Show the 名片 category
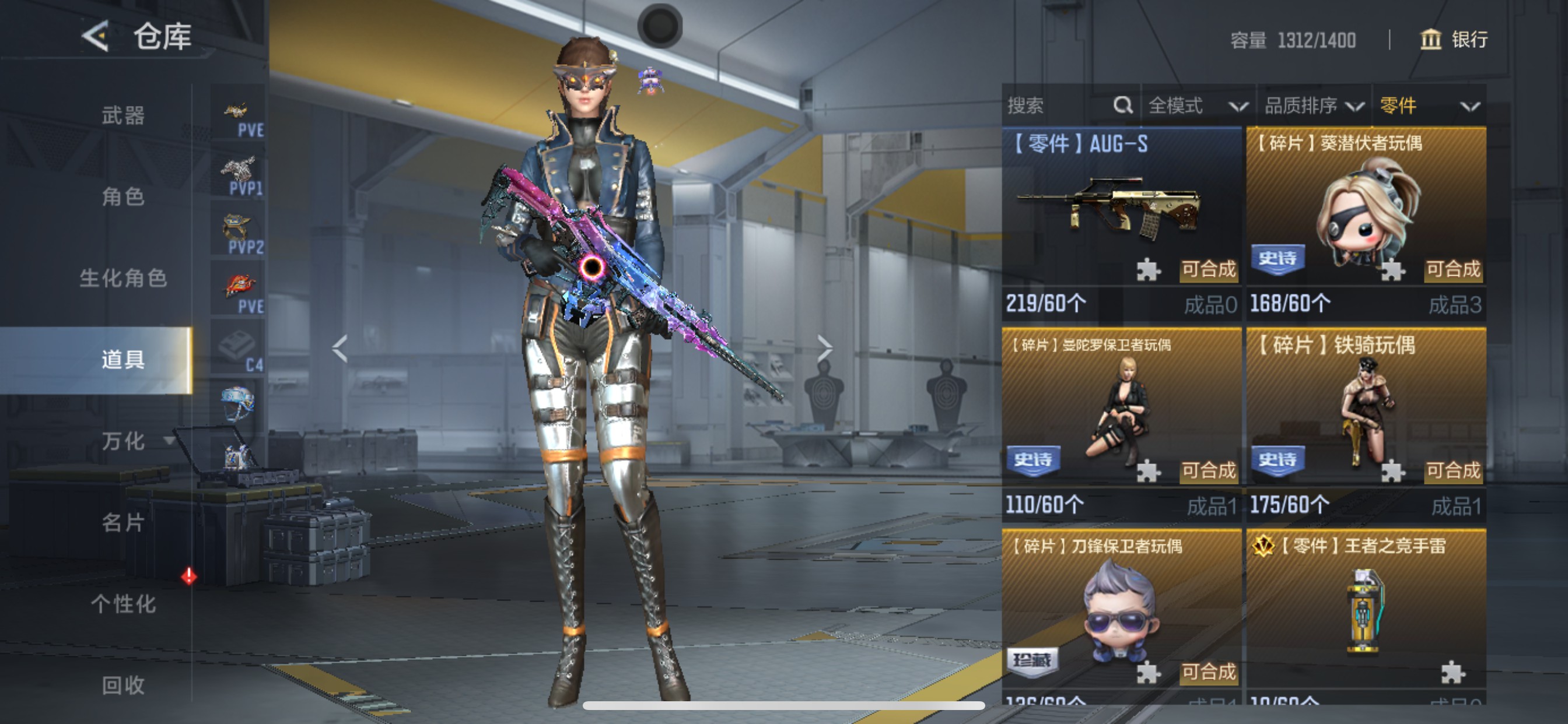 [123, 523]
